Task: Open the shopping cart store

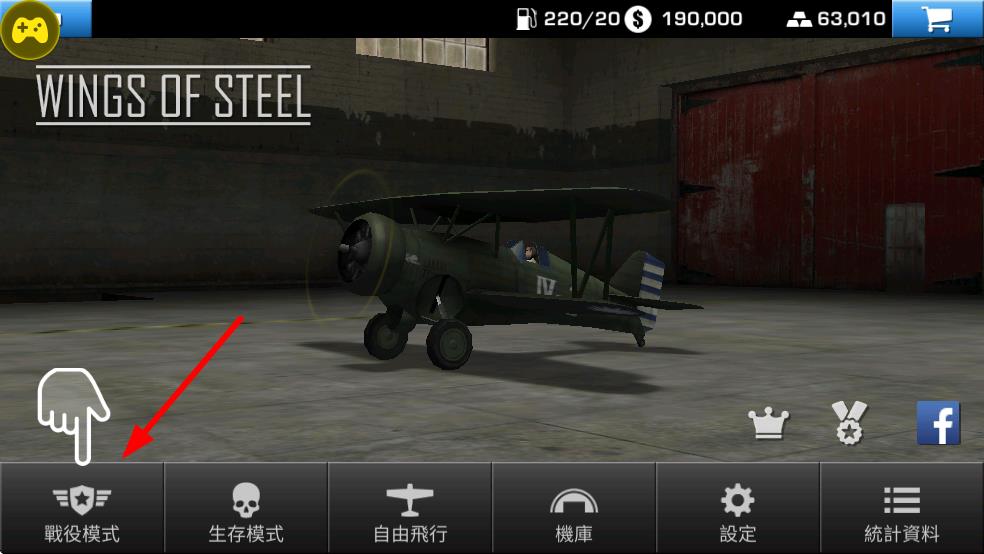Action: [x=937, y=19]
